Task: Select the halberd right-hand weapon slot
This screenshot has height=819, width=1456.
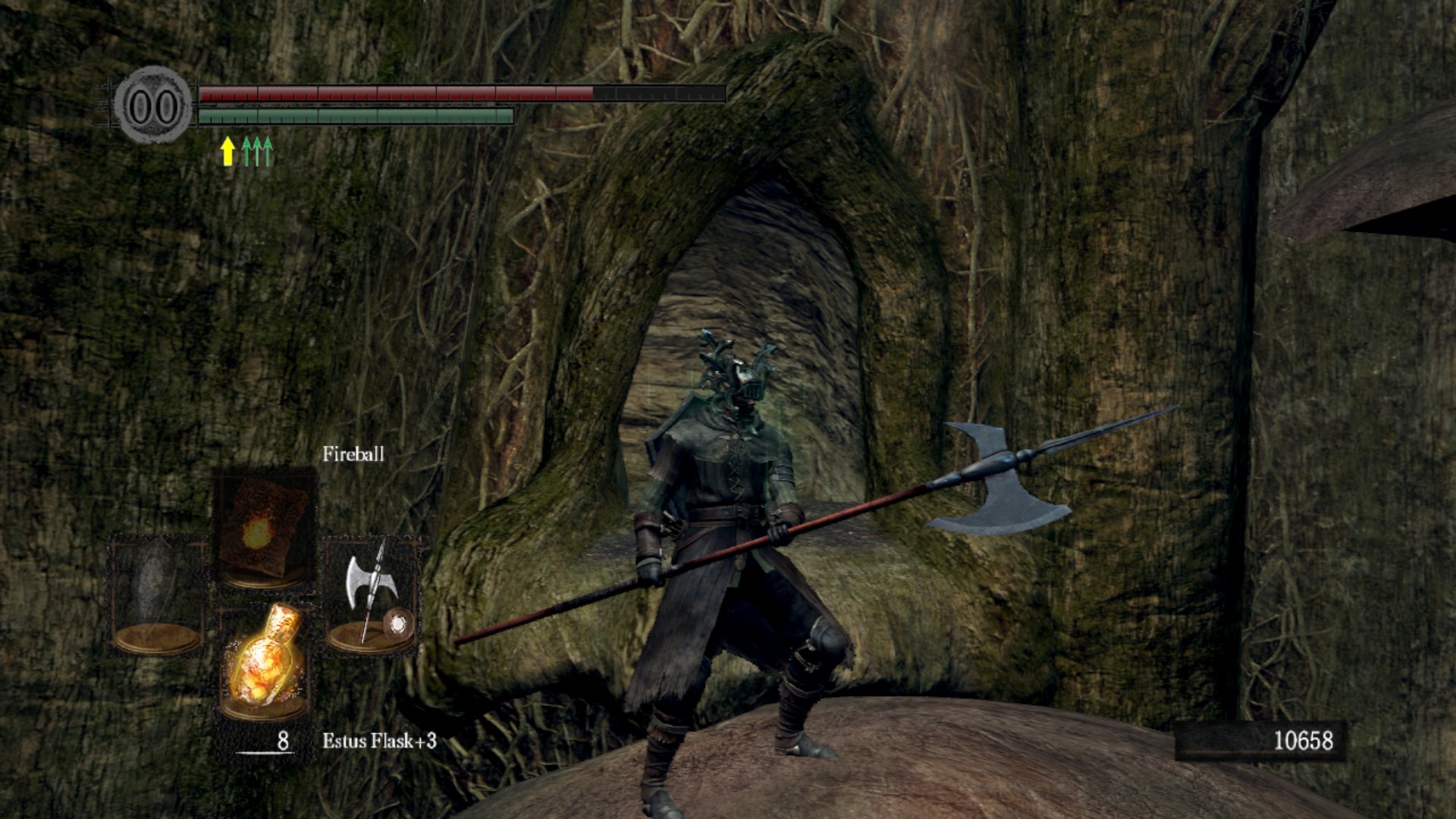Action: pos(372,595)
